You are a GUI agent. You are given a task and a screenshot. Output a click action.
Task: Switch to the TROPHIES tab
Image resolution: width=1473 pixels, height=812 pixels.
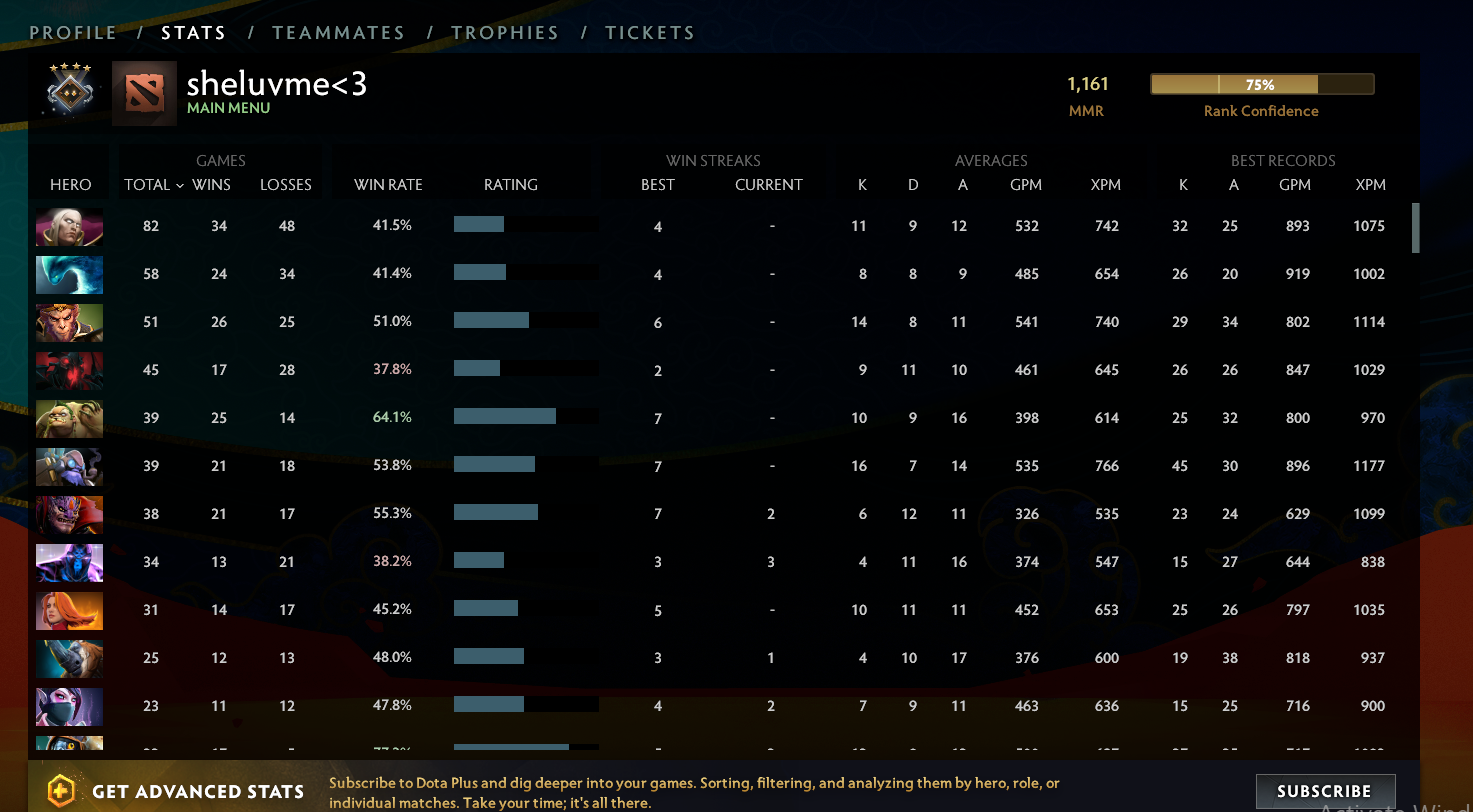coord(505,32)
